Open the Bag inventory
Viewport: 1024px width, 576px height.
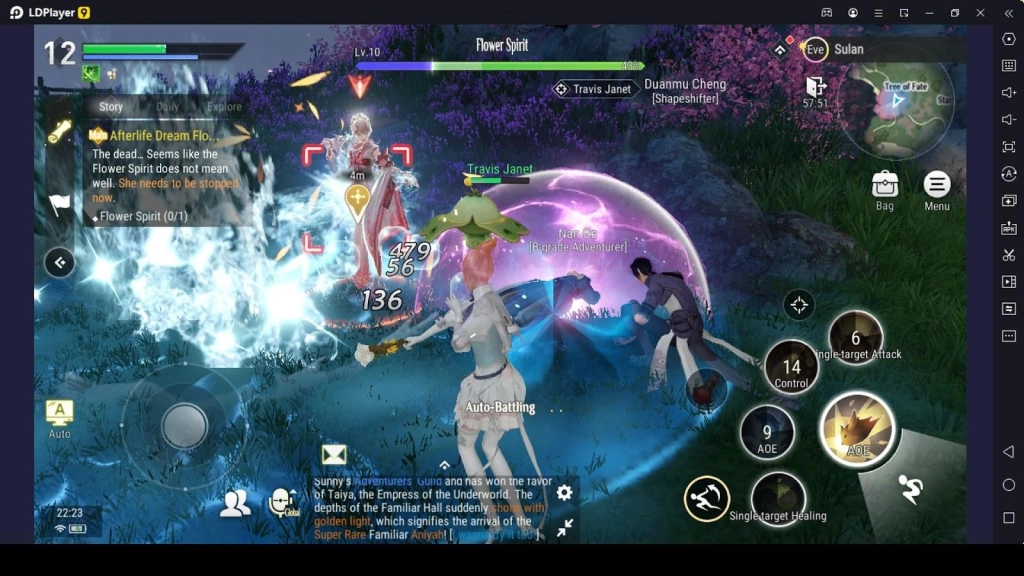click(884, 188)
